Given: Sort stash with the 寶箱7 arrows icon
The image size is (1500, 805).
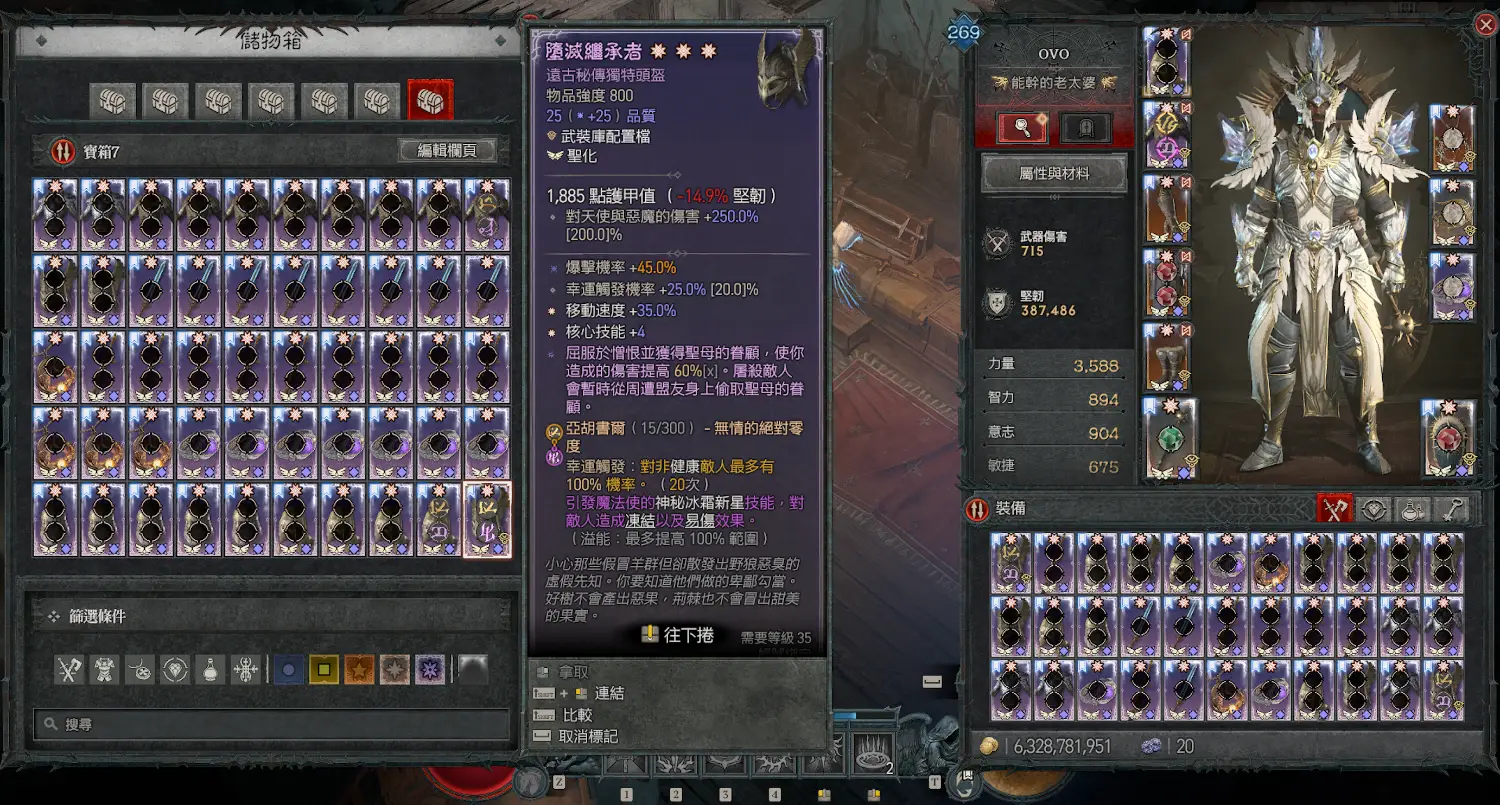Looking at the screenshot, I should tap(63, 152).
